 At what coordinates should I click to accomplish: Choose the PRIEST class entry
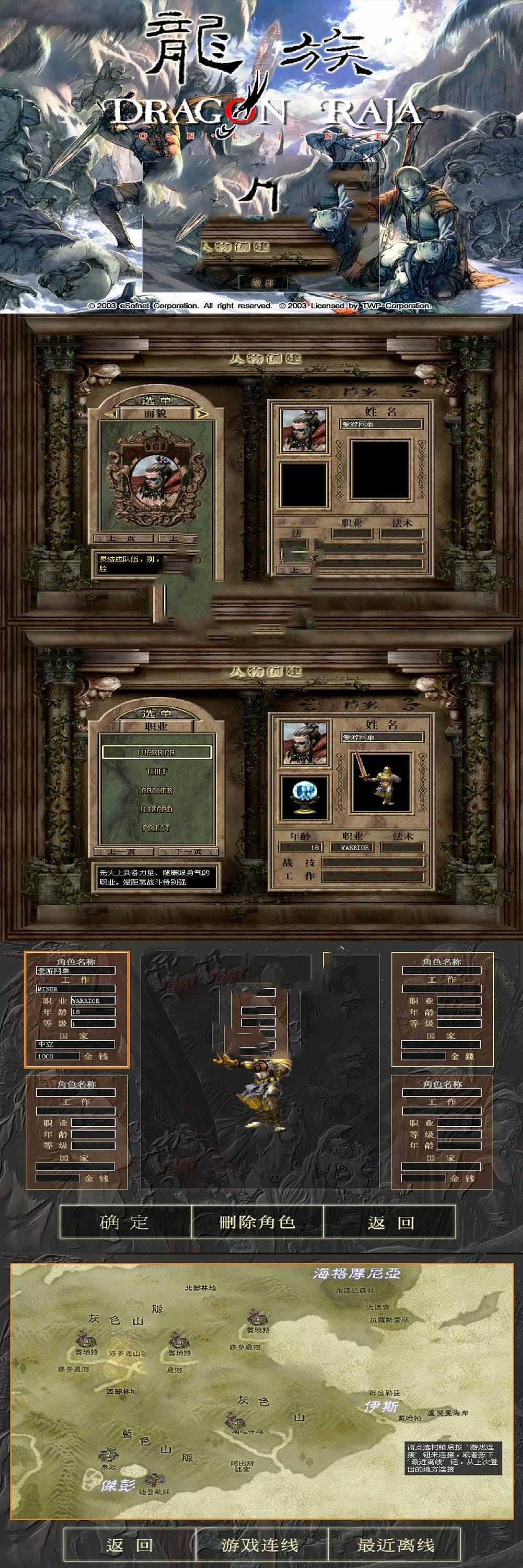click(156, 828)
